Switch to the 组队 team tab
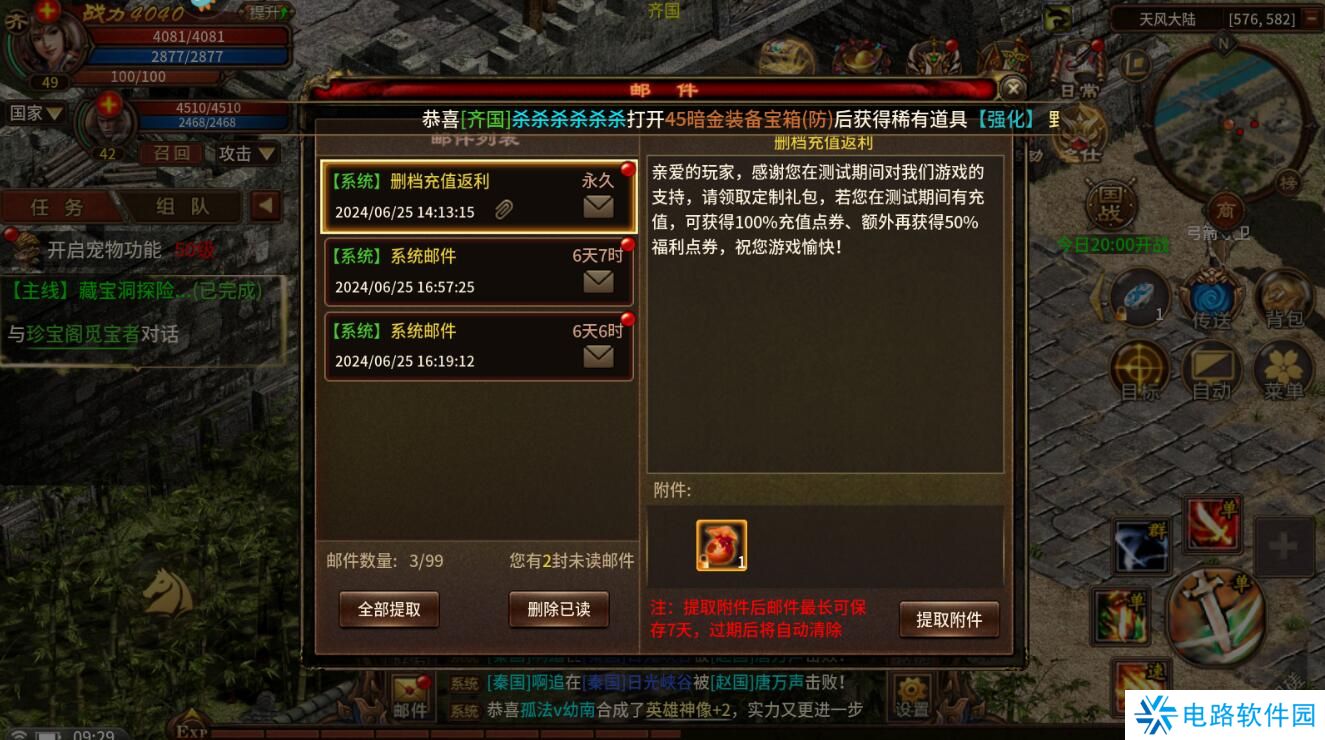 click(x=180, y=207)
